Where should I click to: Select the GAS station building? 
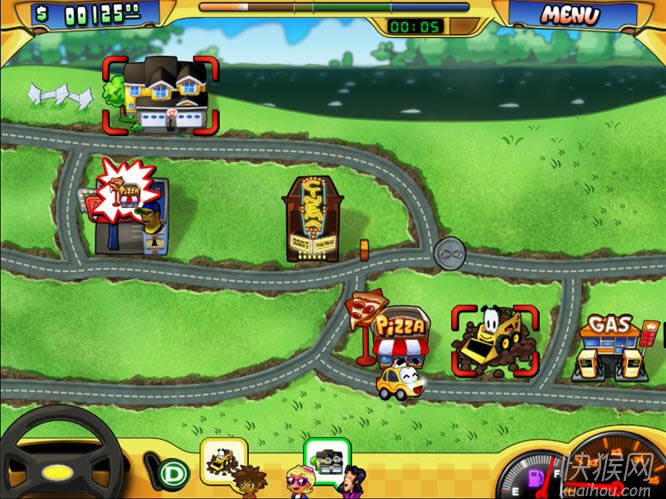click(x=611, y=348)
